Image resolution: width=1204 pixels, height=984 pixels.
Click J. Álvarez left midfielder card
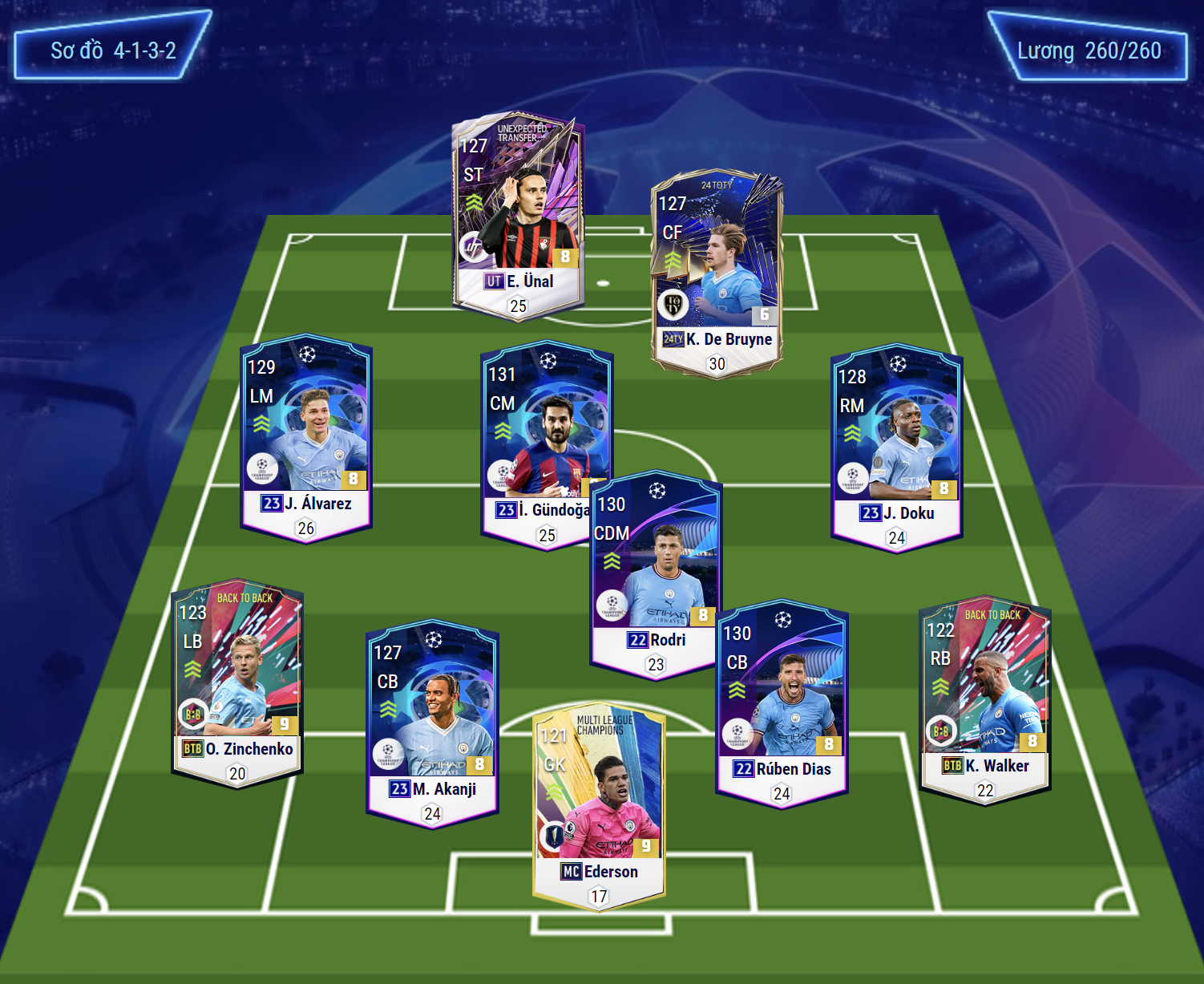pyautogui.click(x=305, y=437)
